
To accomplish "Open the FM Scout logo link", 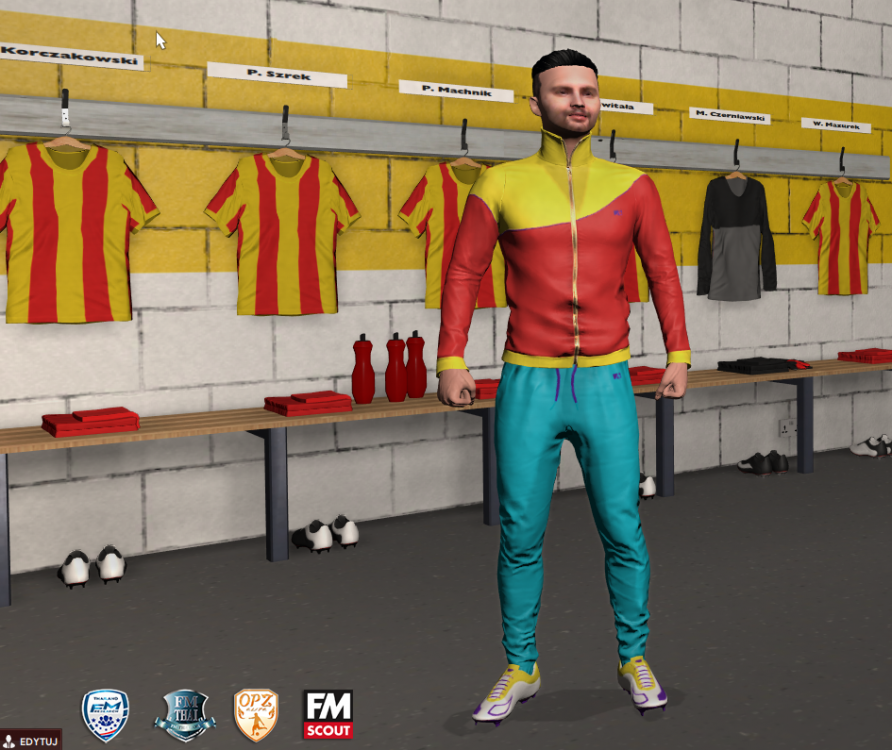I will pyautogui.click(x=328, y=714).
